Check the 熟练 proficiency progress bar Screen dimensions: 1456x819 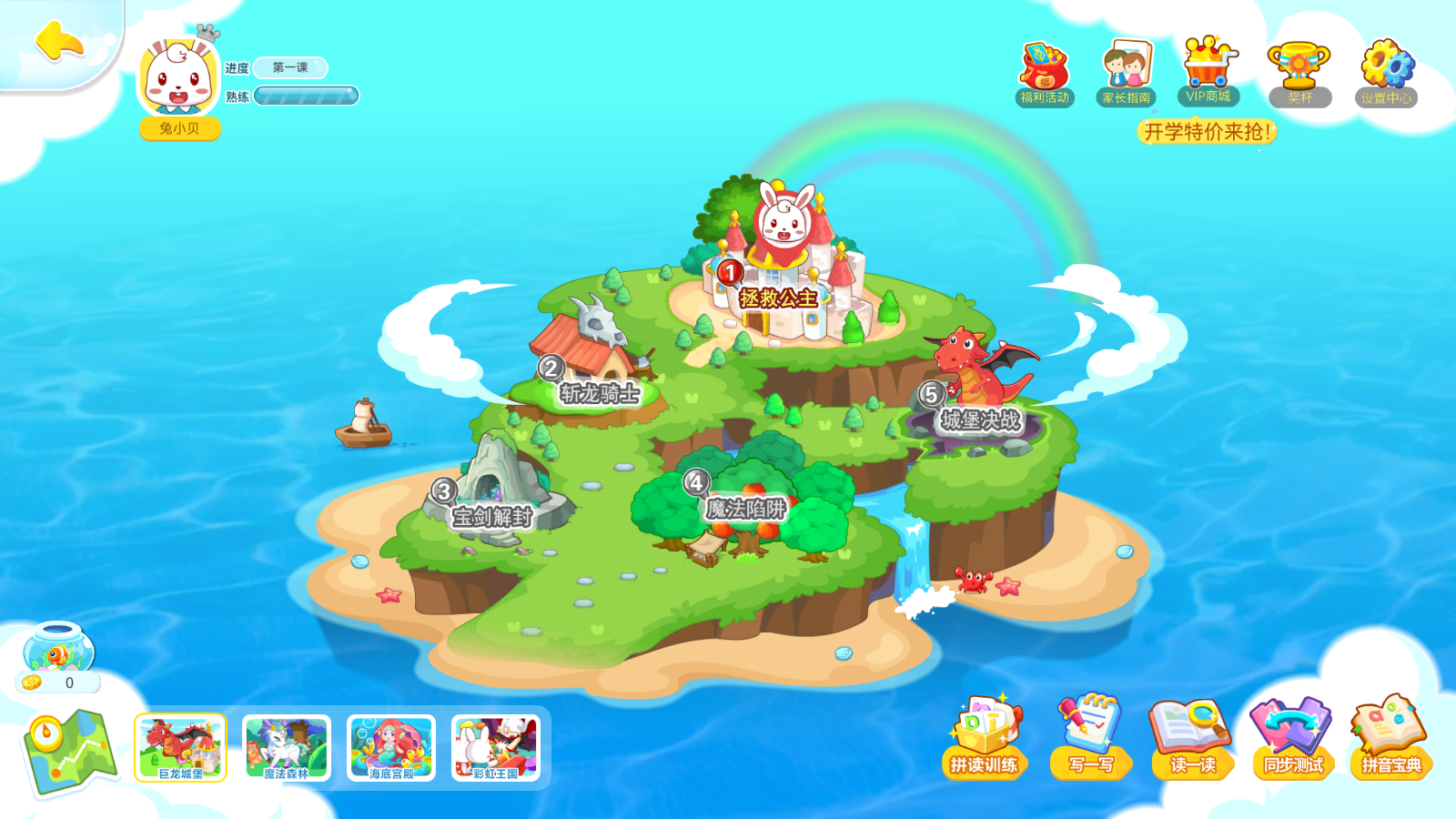pyautogui.click(x=307, y=96)
